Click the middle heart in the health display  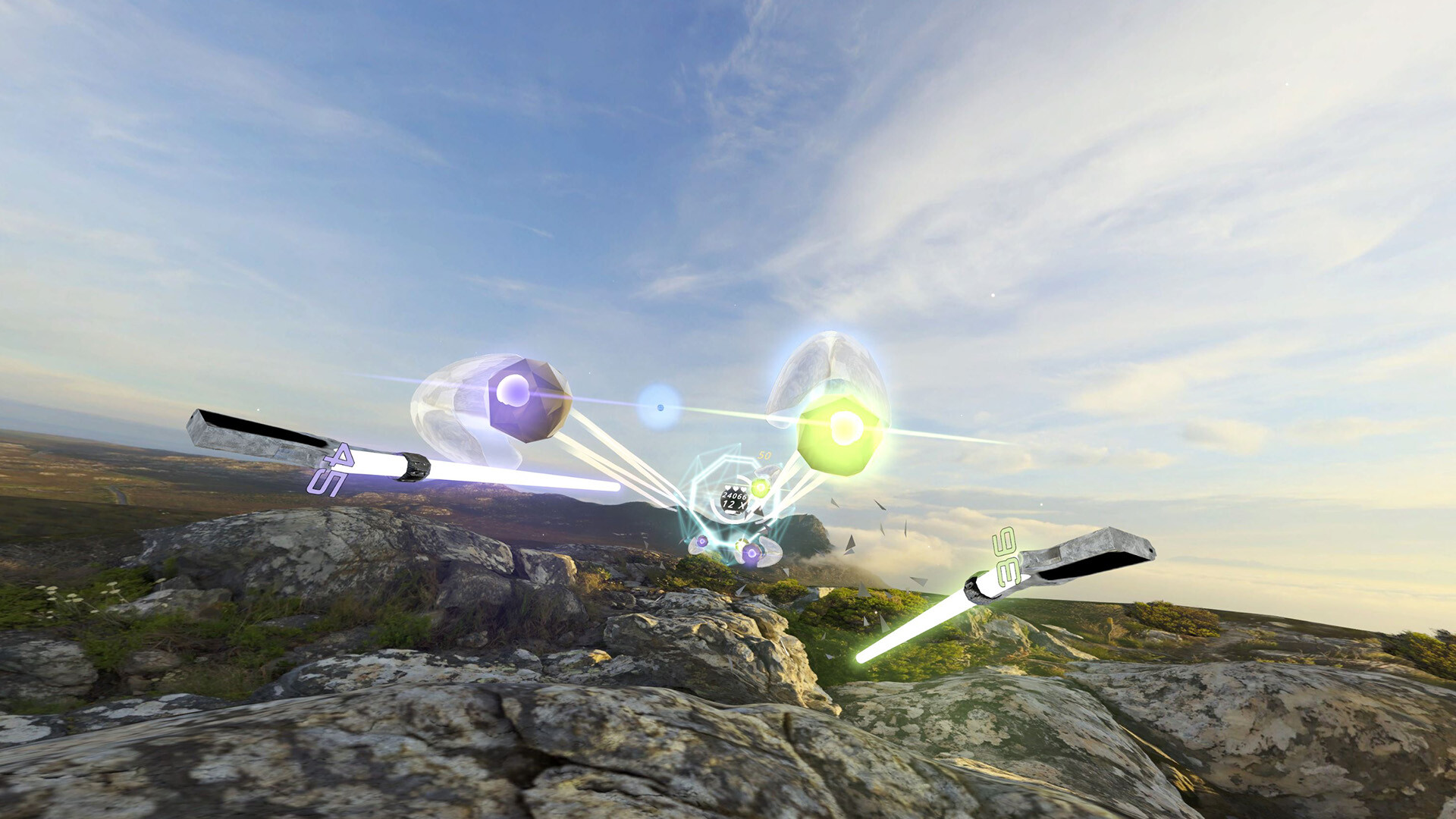tap(736, 488)
